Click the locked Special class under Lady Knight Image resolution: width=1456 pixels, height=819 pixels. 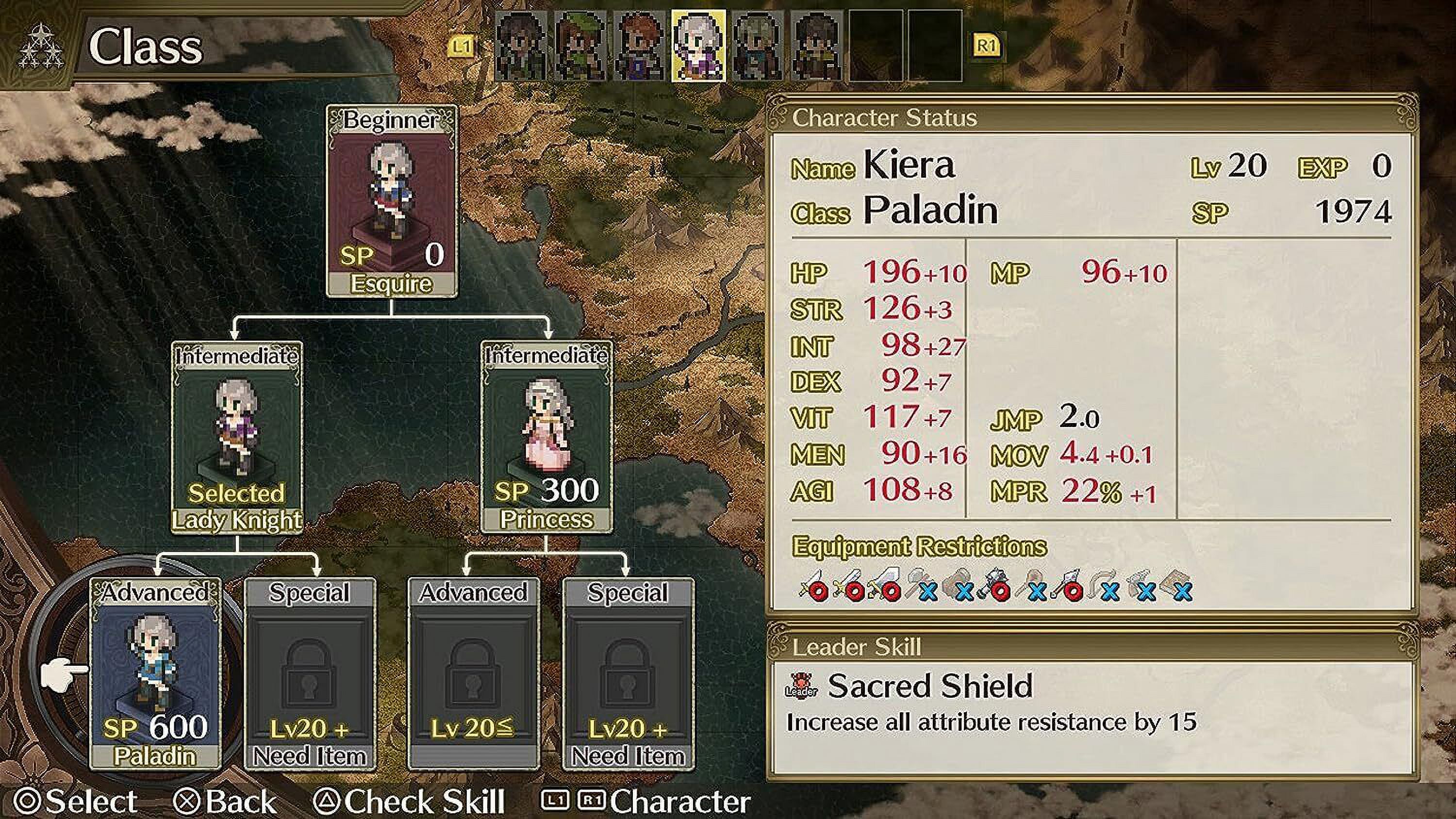tap(310, 672)
